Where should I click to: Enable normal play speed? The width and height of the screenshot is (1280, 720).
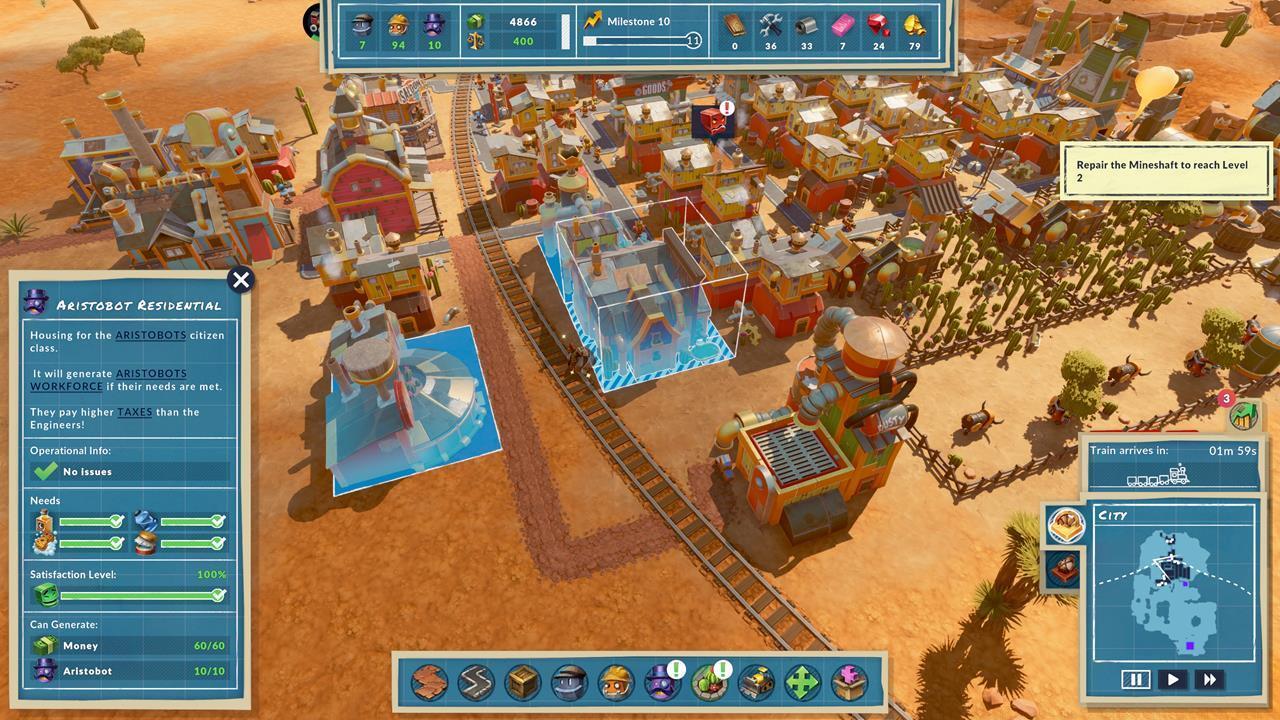[1172, 679]
